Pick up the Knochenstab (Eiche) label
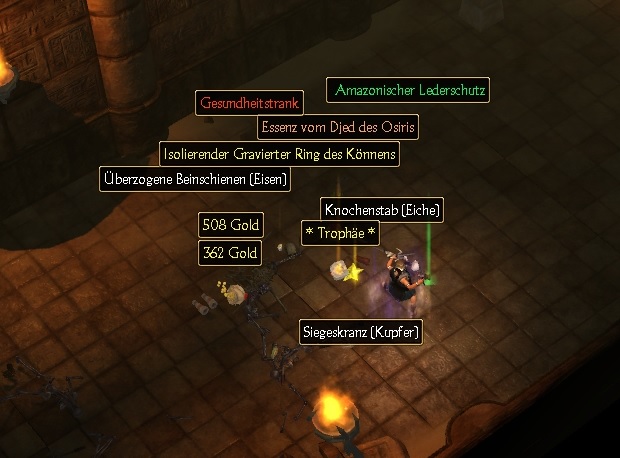Image resolution: width=620 pixels, height=458 pixels. [x=382, y=210]
